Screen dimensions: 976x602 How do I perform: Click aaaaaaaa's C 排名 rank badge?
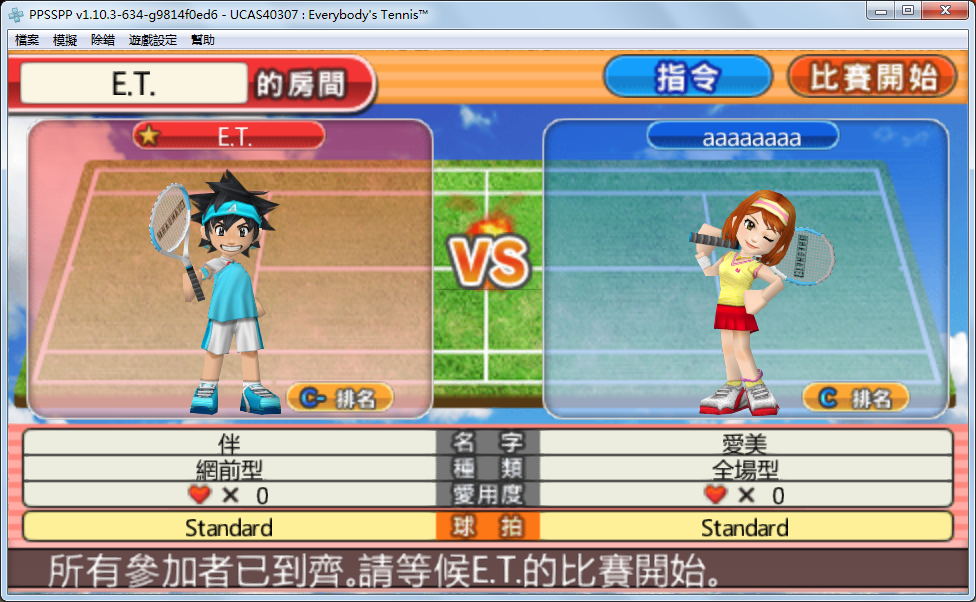pyautogui.click(x=855, y=398)
